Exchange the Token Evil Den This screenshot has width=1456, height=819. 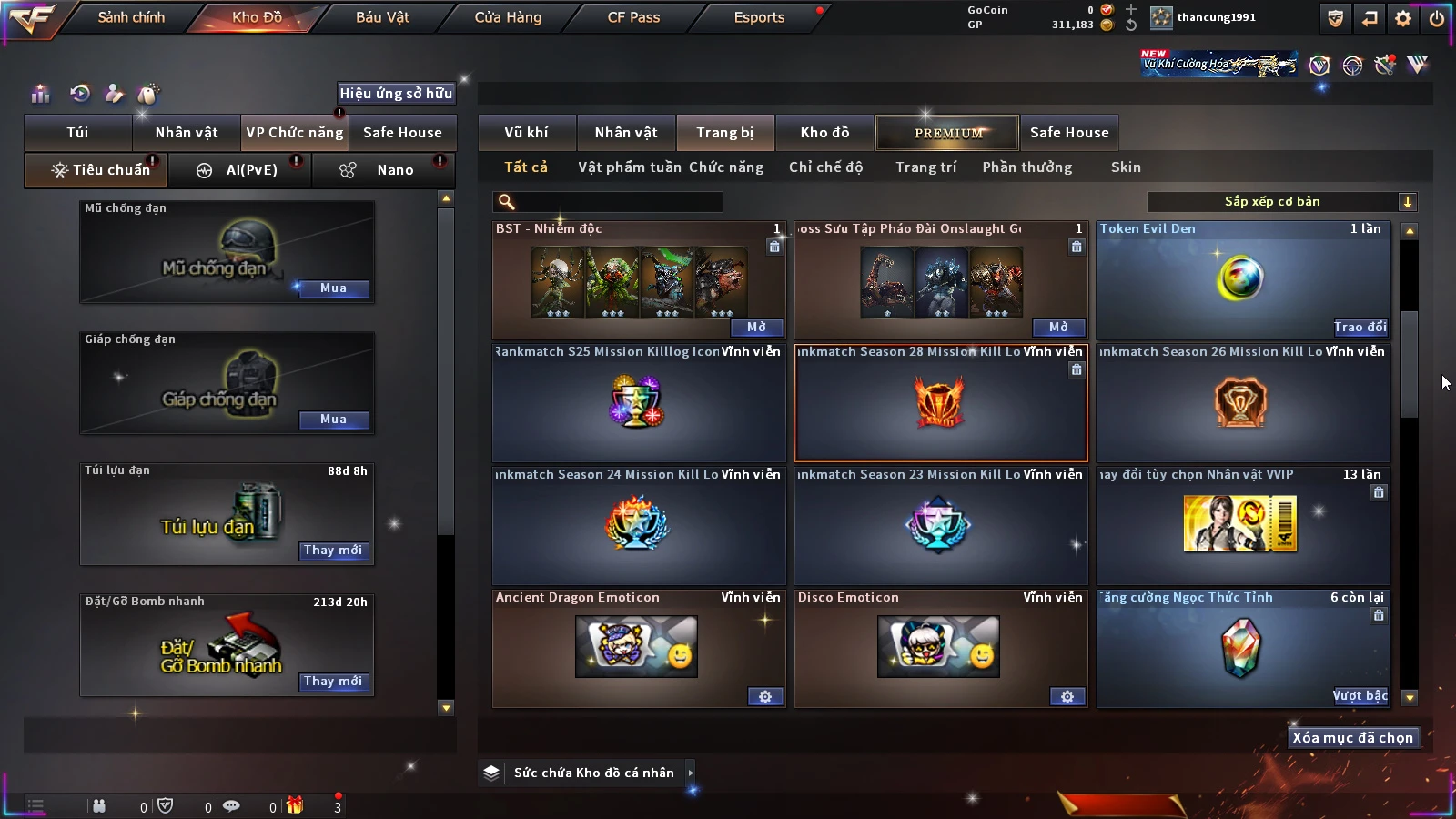tap(1360, 328)
